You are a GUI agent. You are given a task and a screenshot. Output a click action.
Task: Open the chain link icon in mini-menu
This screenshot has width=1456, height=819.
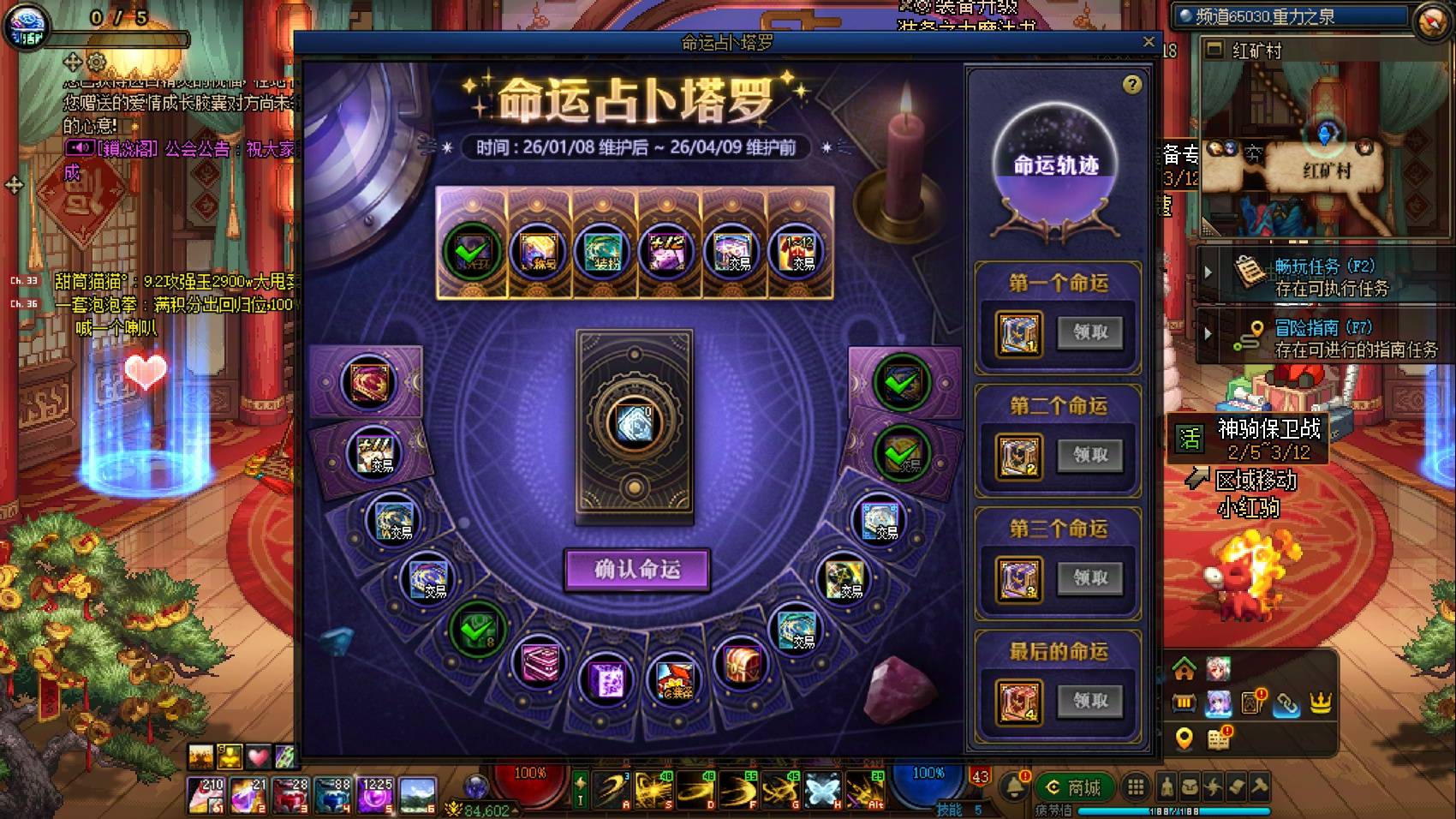coord(1286,705)
